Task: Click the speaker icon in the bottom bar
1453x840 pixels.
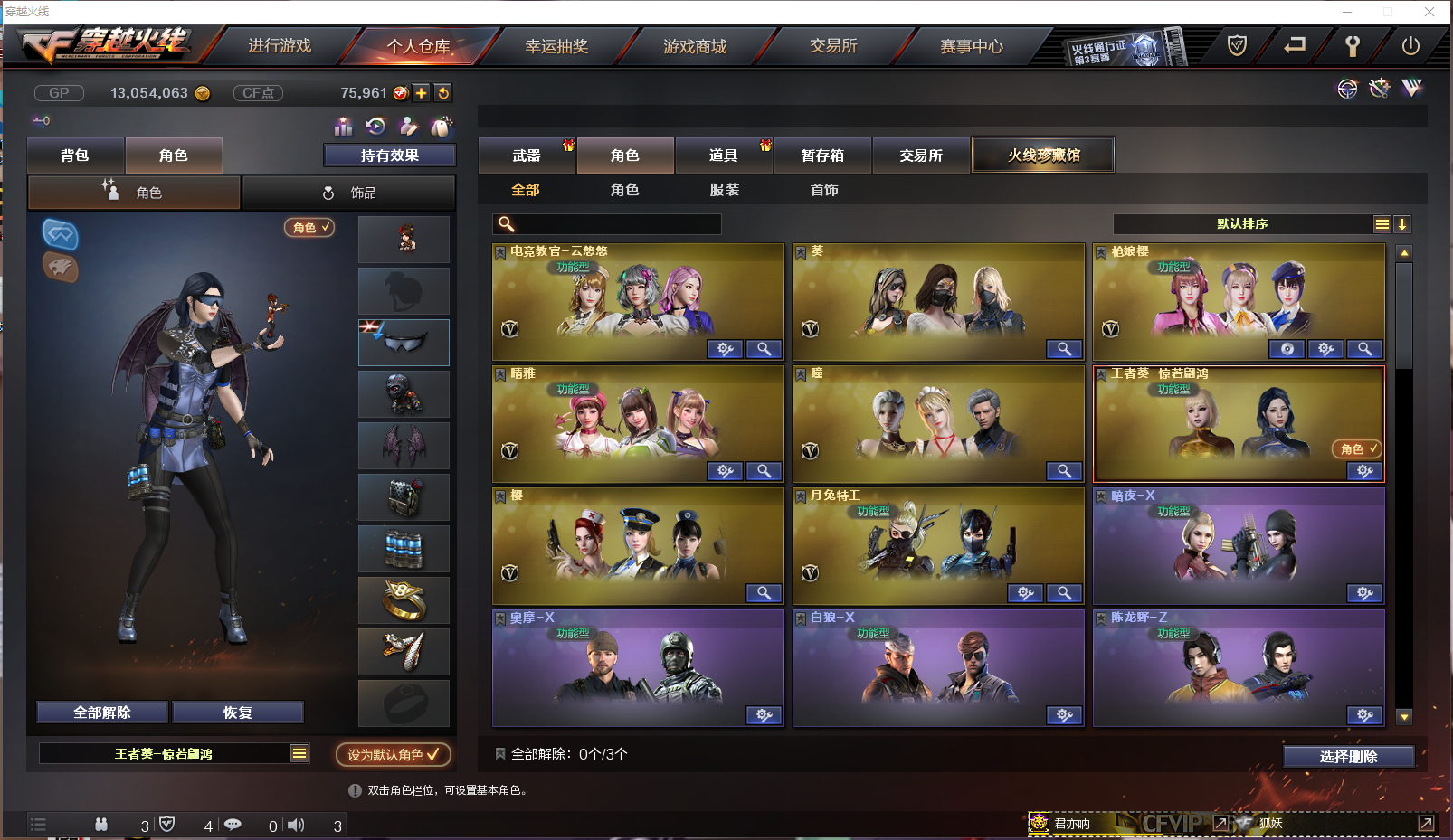Action: point(296,824)
